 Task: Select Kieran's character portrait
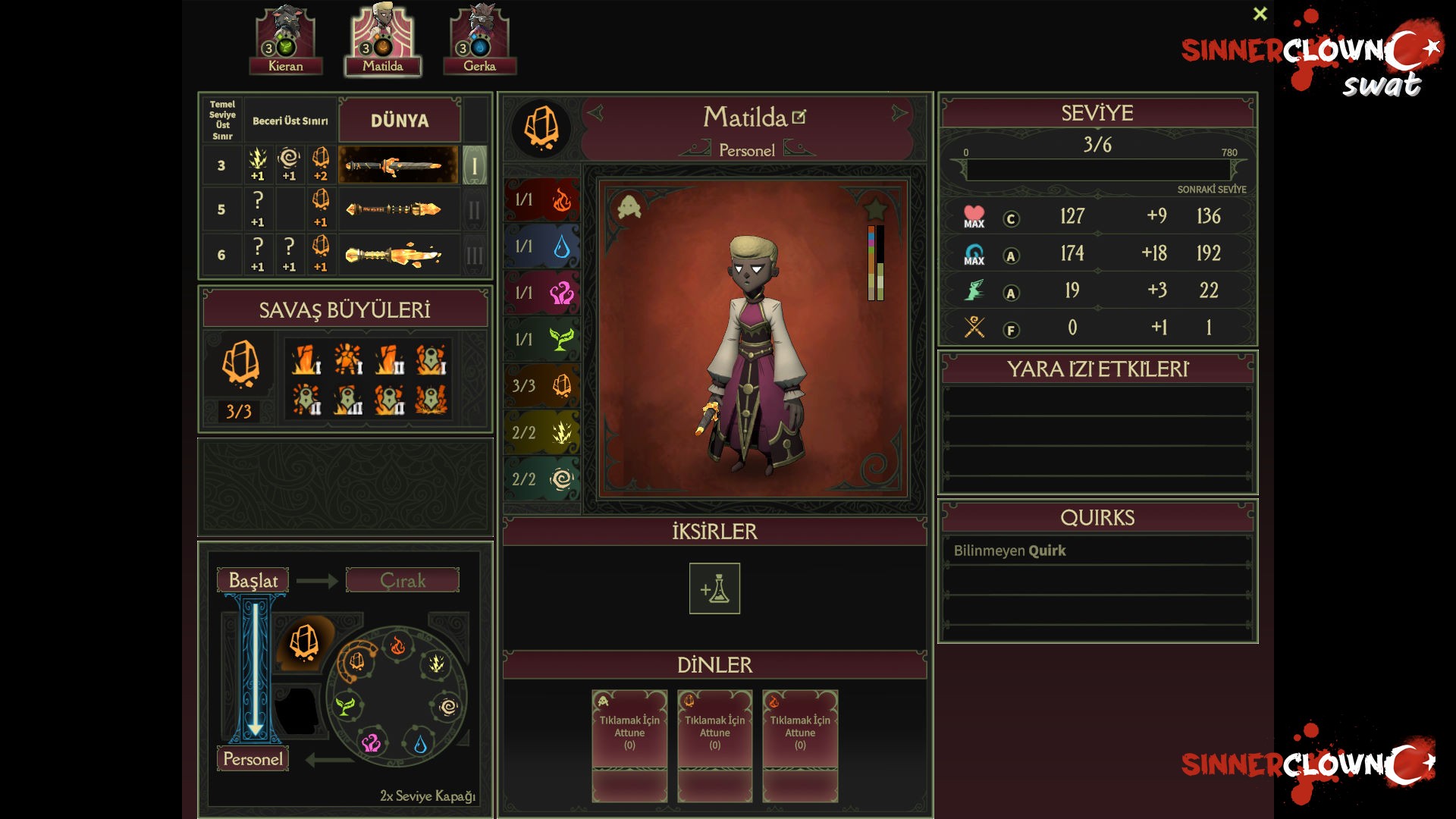click(x=285, y=39)
